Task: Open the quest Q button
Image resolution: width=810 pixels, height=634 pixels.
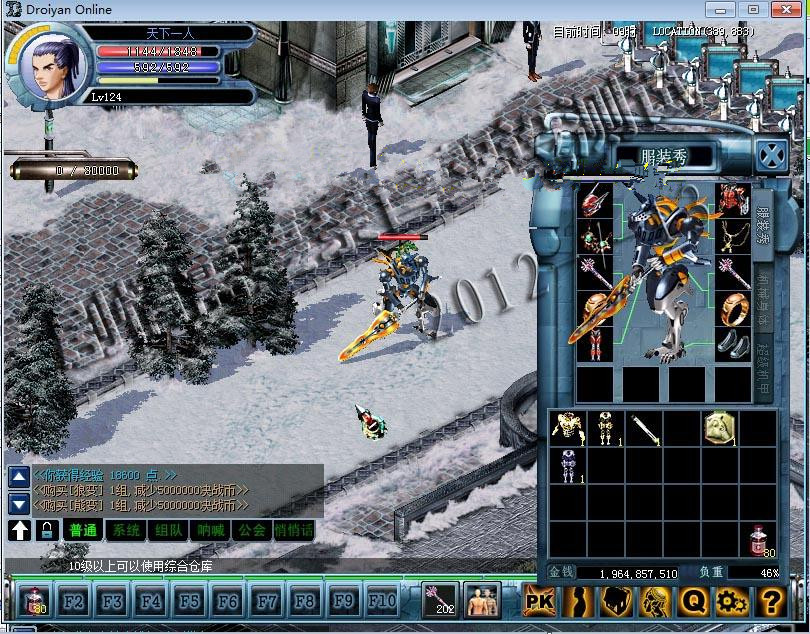Action: coord(693,601)
